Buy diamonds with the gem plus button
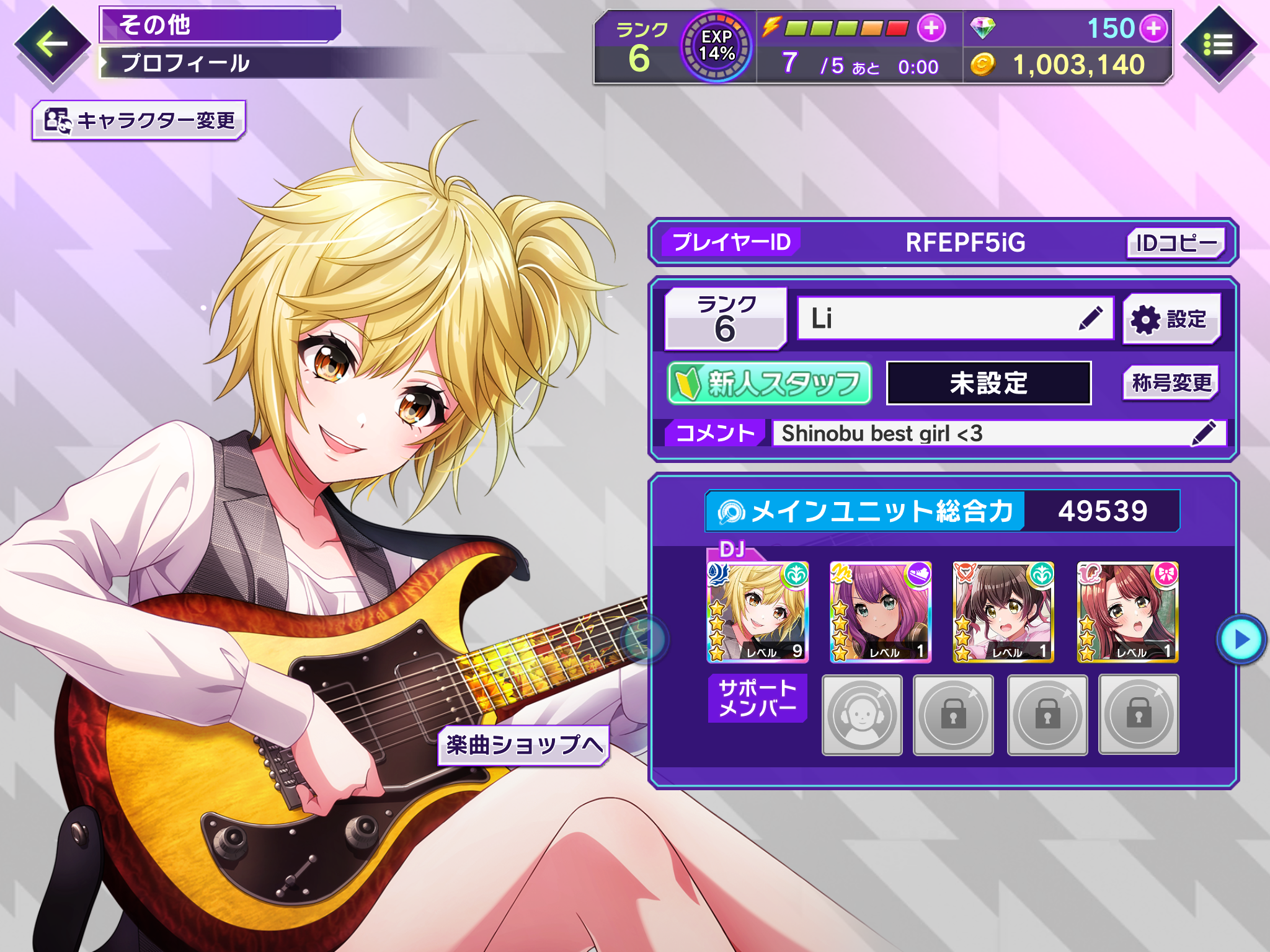Screen dimensions: 1270x952 click(x=1153, y=29)
